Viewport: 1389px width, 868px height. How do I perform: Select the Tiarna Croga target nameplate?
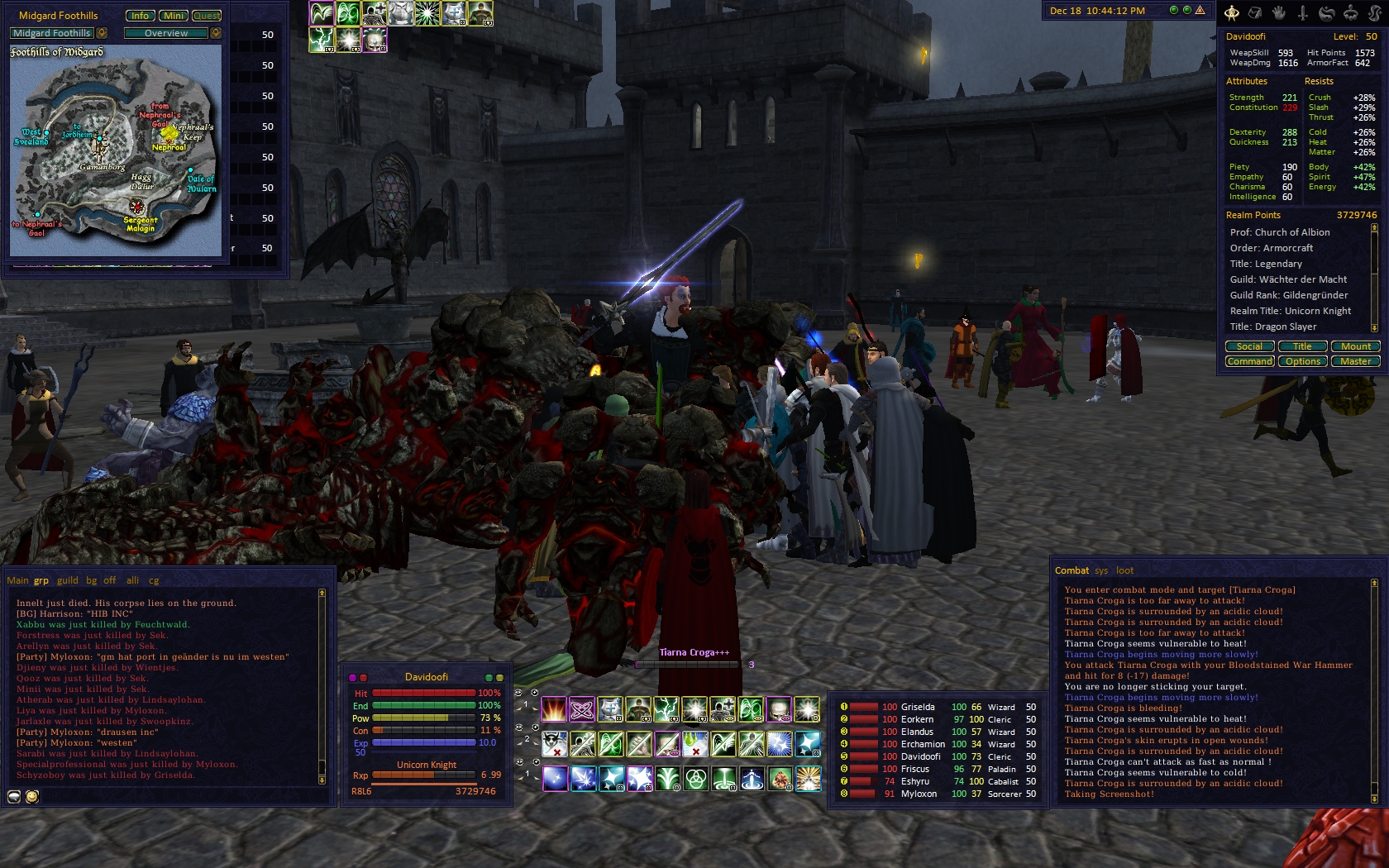(x=694, y=652)
